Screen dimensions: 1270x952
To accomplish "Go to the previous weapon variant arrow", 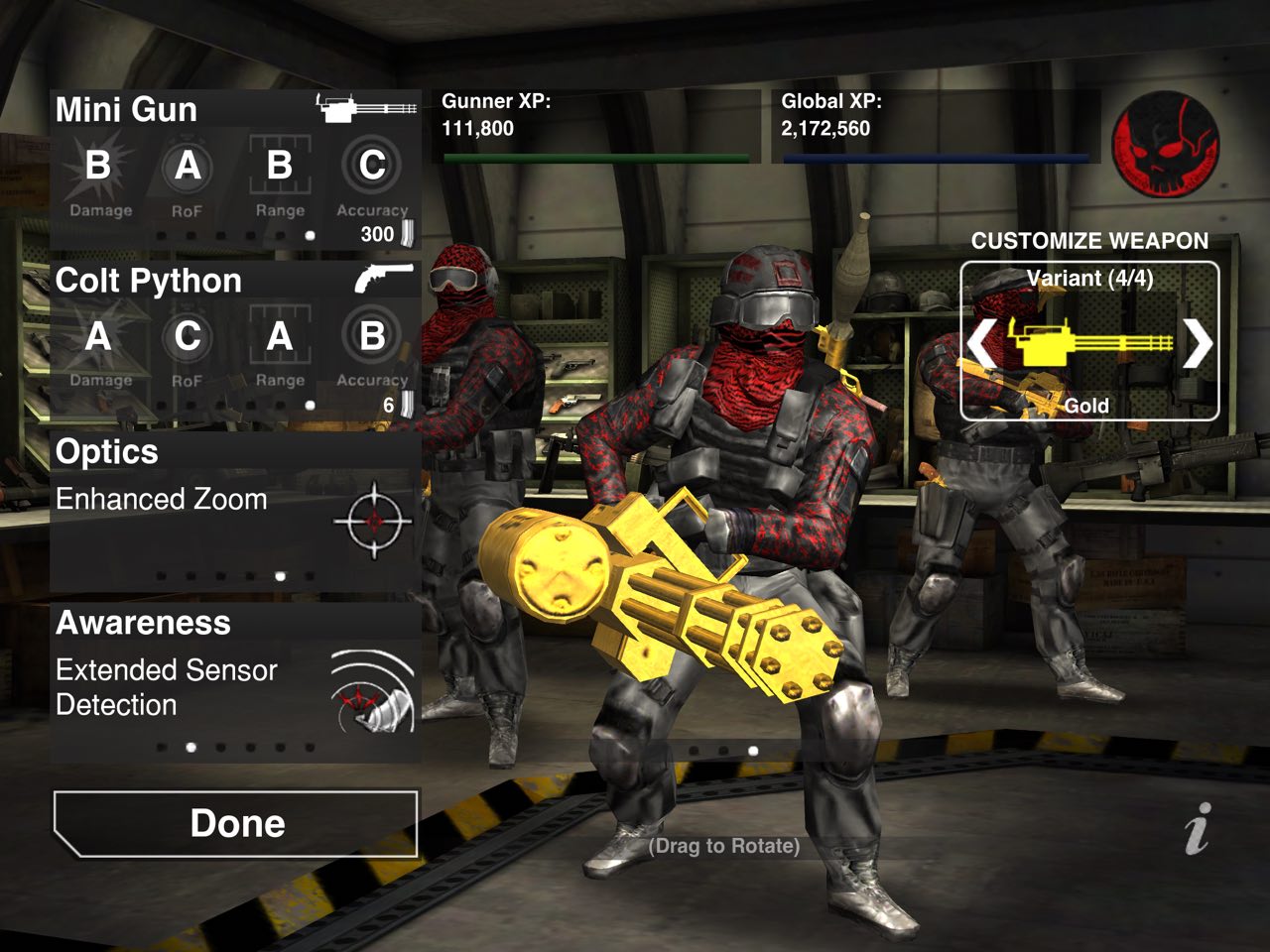I will click(981, 343).
